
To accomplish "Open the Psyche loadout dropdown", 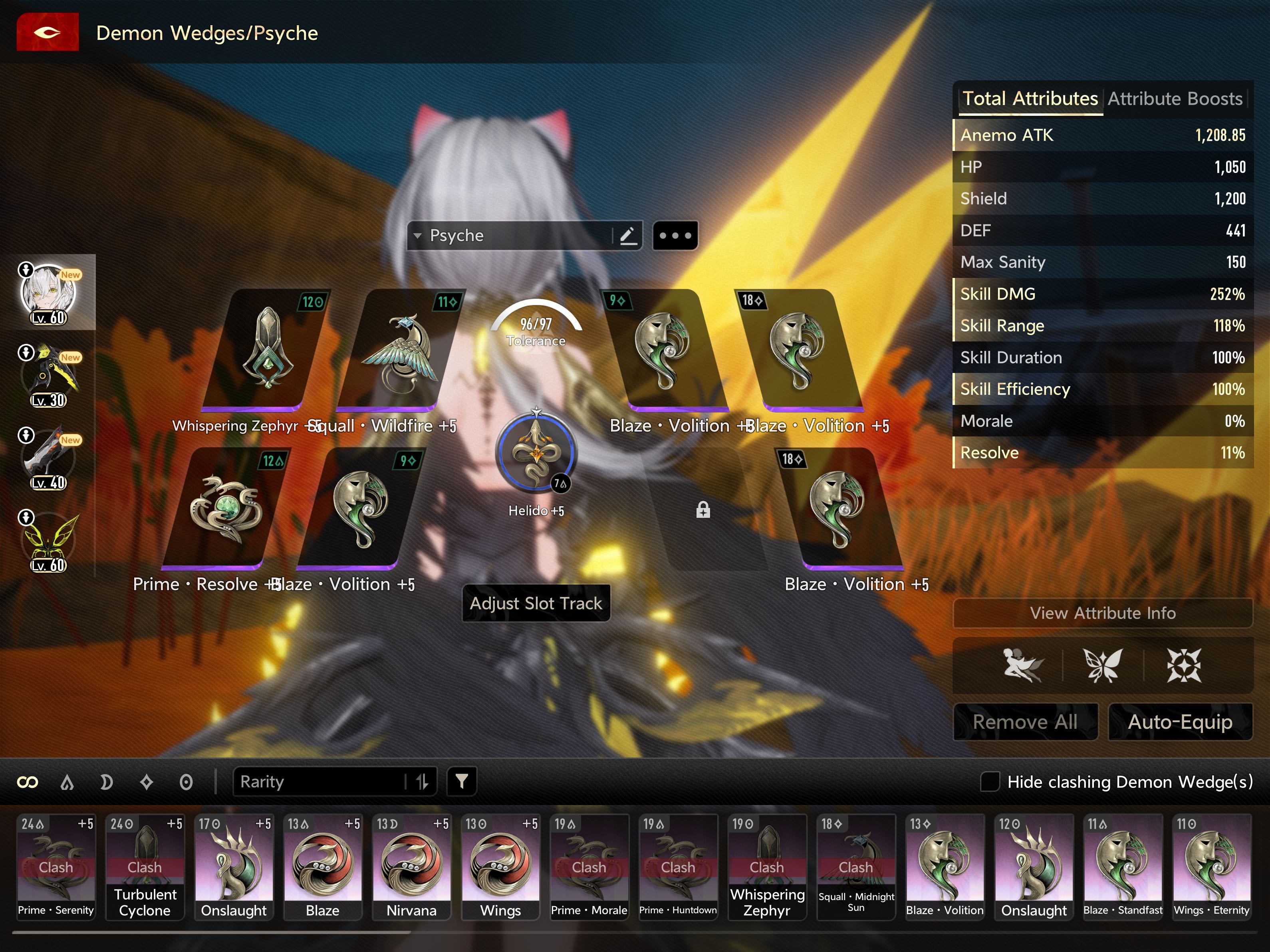I will 511,236.
